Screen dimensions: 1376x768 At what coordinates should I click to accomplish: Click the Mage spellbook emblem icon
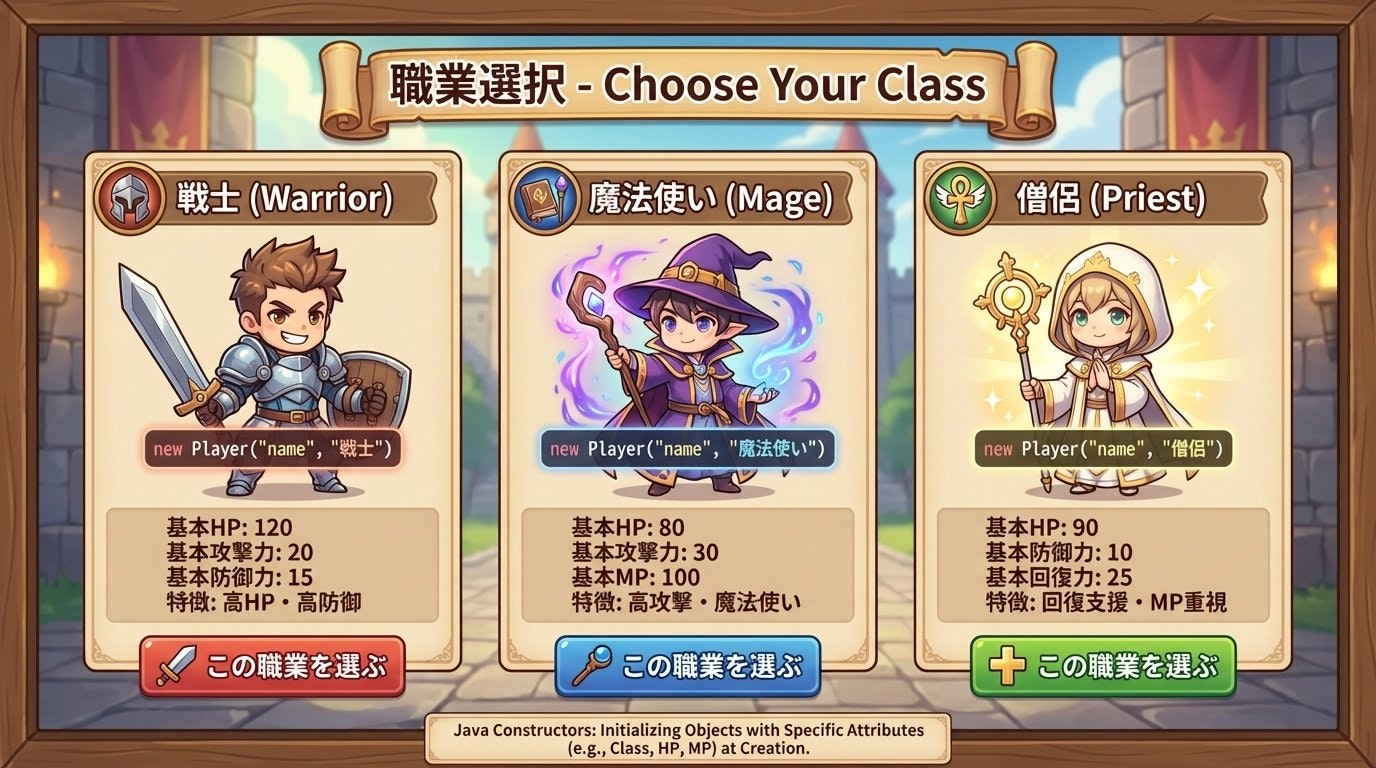coord(541,198)
